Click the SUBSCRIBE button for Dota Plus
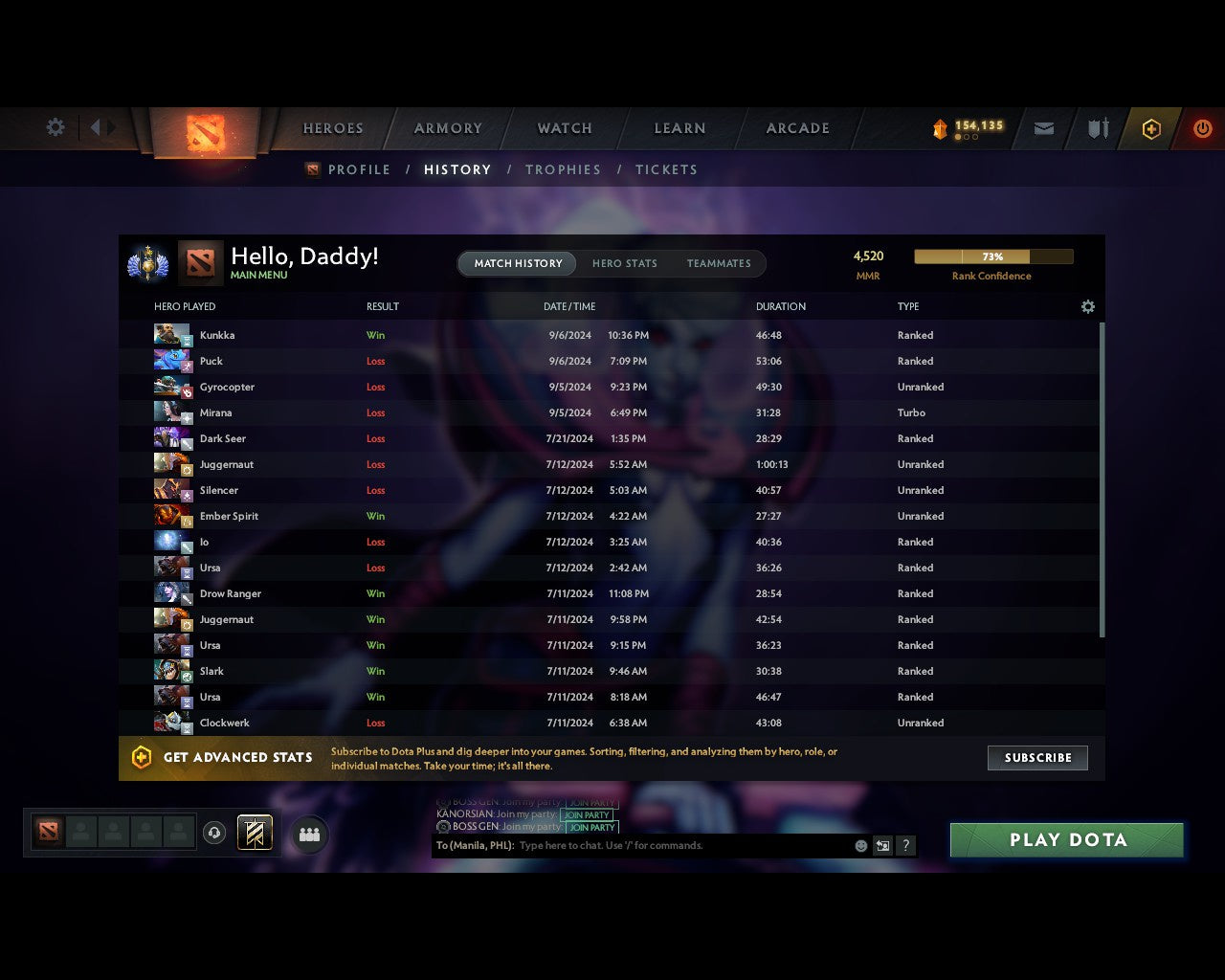 [x=1037, y=757]
